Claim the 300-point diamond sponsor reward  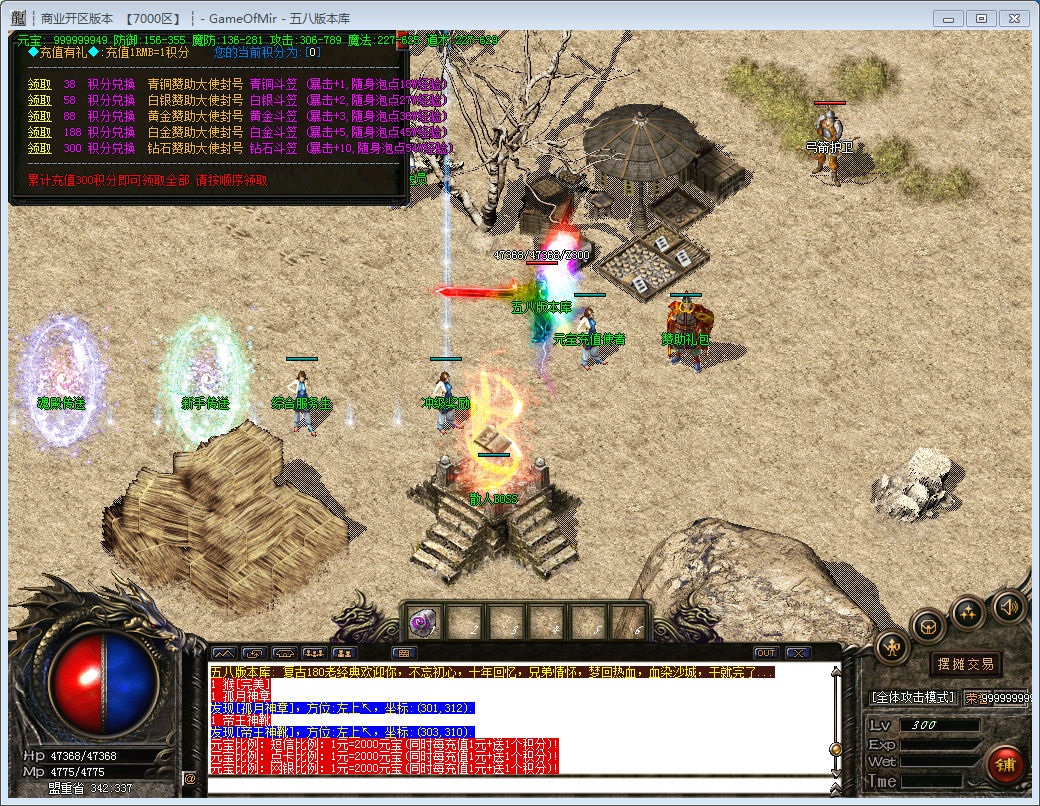[x=39, y=147]
